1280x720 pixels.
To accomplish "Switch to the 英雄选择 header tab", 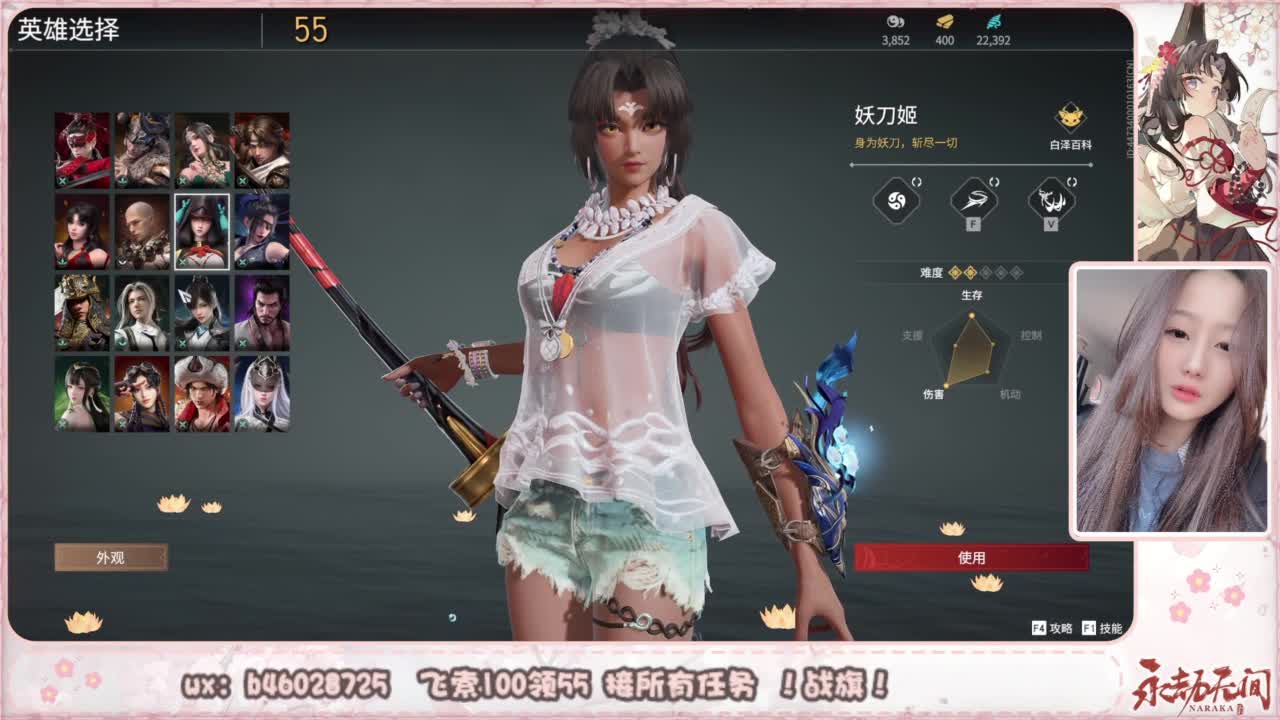I will click(70, 31).
